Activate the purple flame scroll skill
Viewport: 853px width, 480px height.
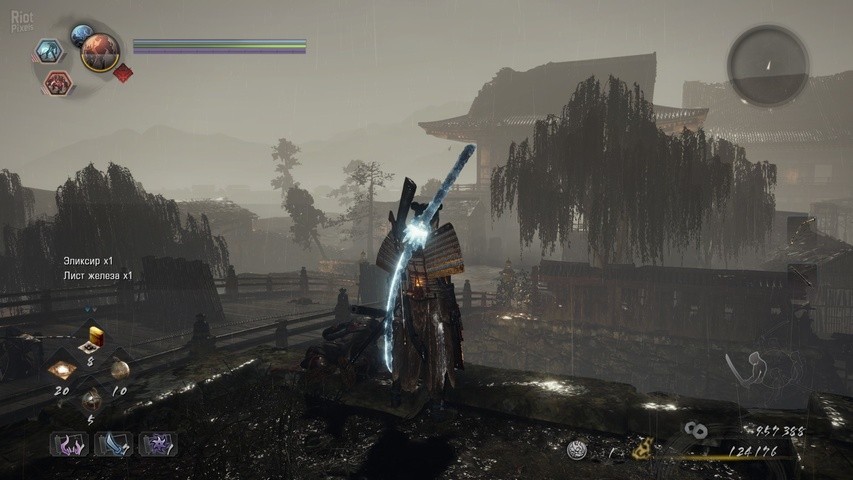[x=70, y=444]
